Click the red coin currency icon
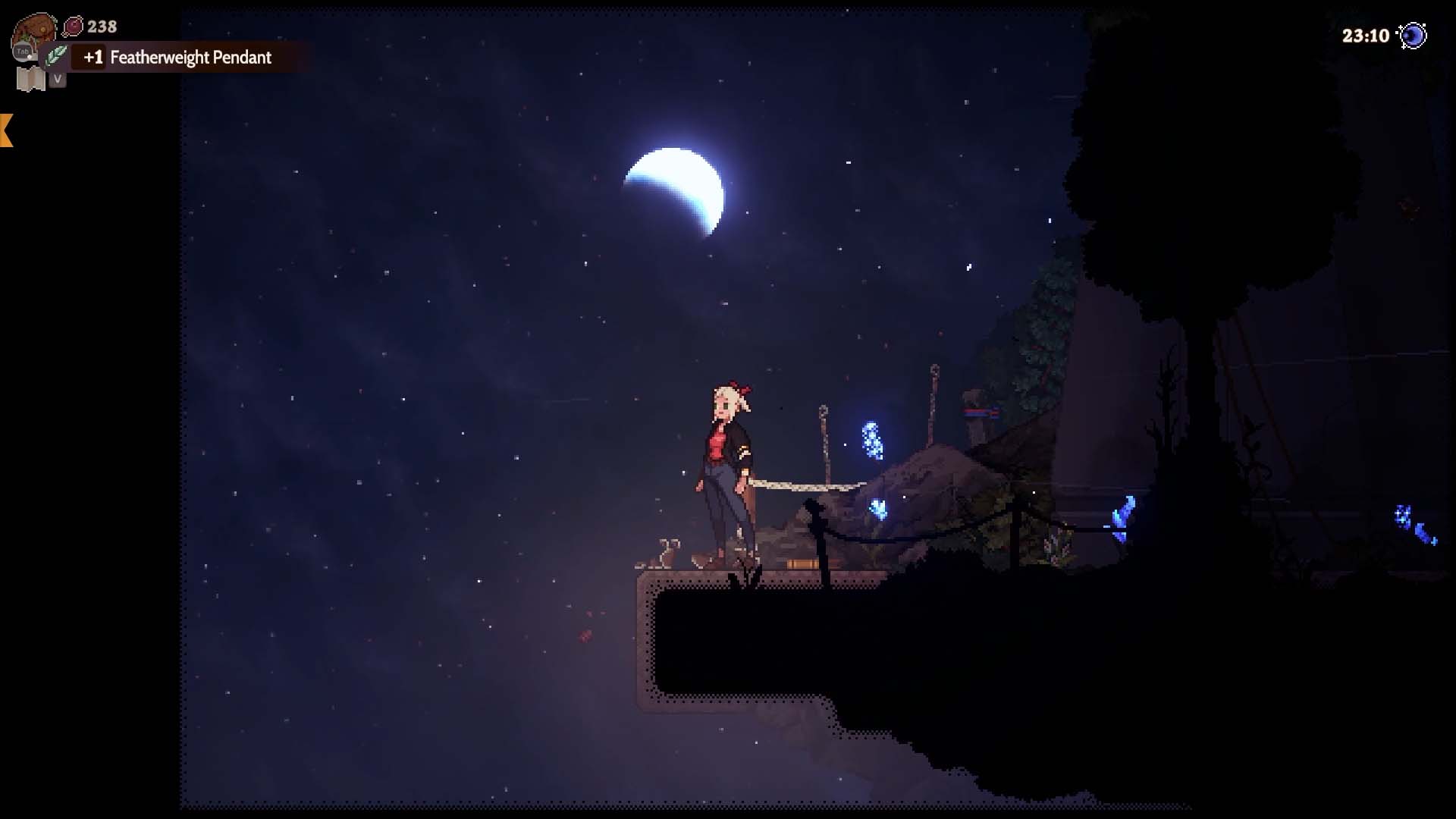The width and height of the screenshot is (1456, 819). pyautogui.click(x=74, y=26)
